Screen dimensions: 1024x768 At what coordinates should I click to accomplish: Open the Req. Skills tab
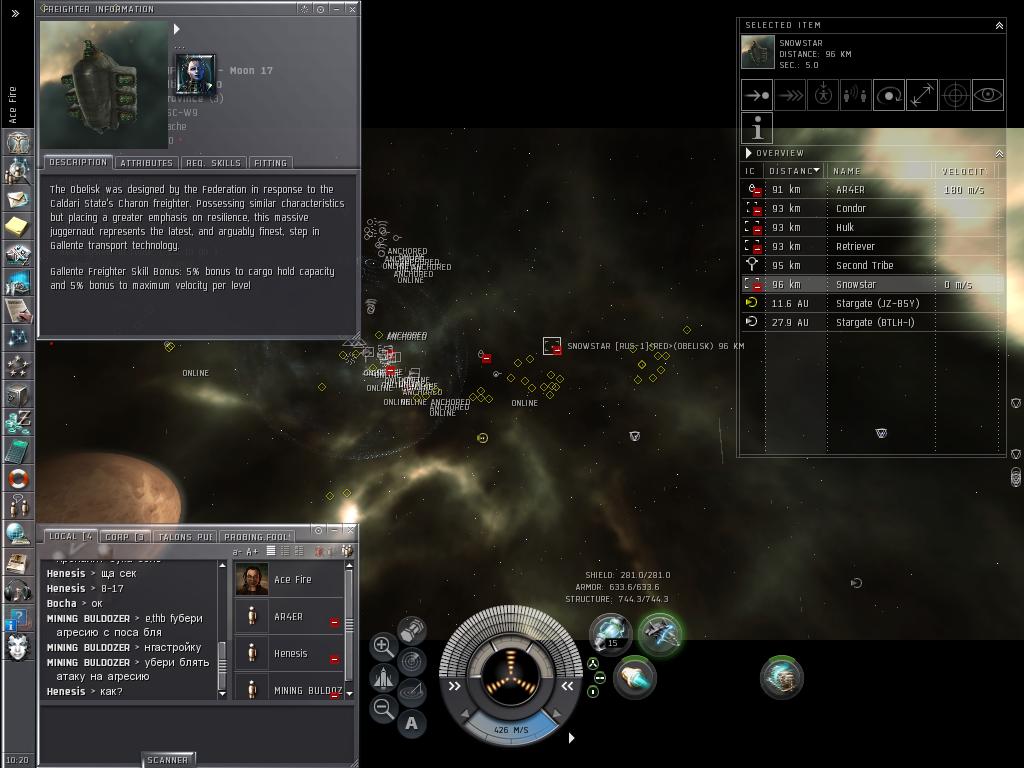coord(213,163)
